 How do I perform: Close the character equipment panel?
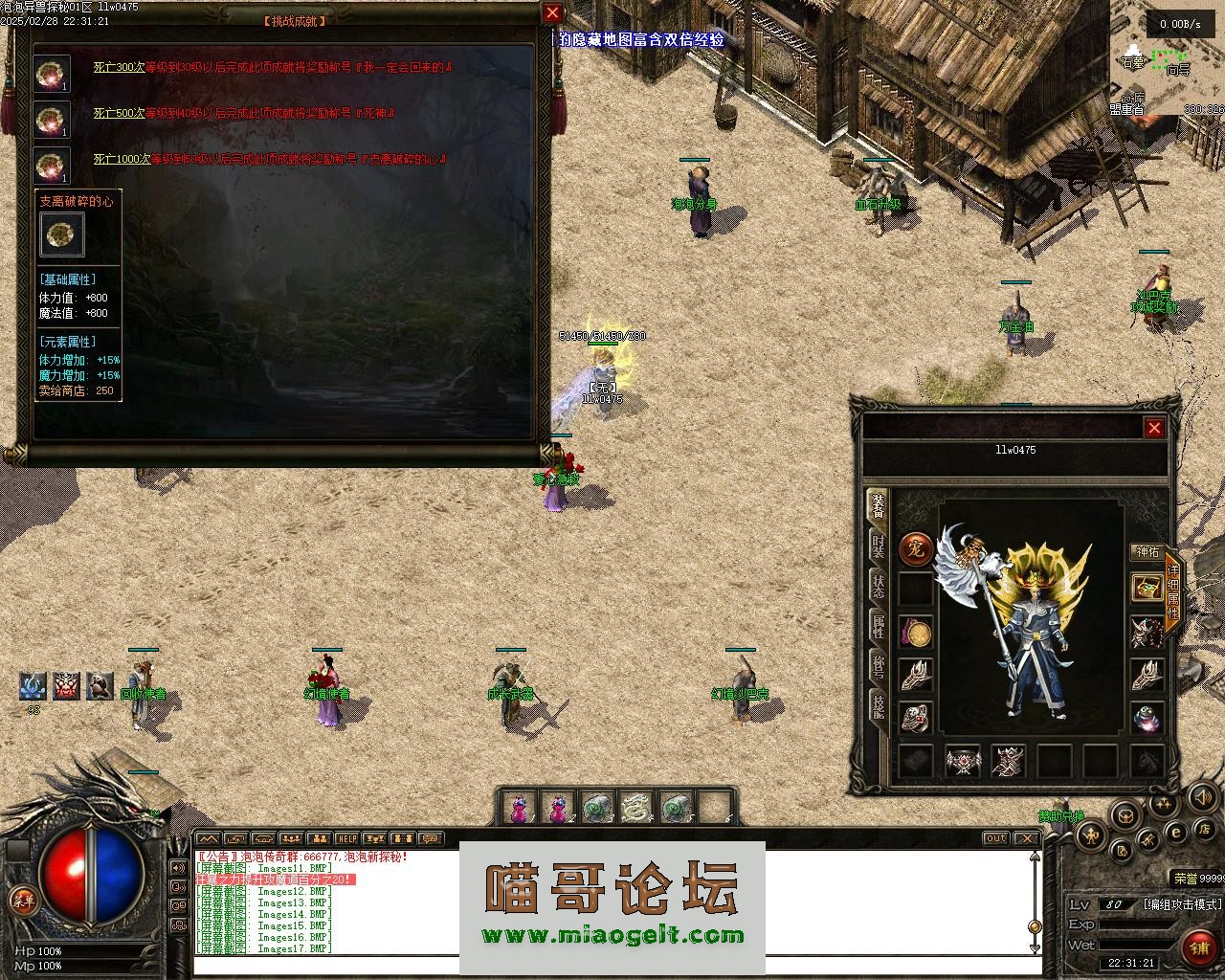(x=1154, y=428)
